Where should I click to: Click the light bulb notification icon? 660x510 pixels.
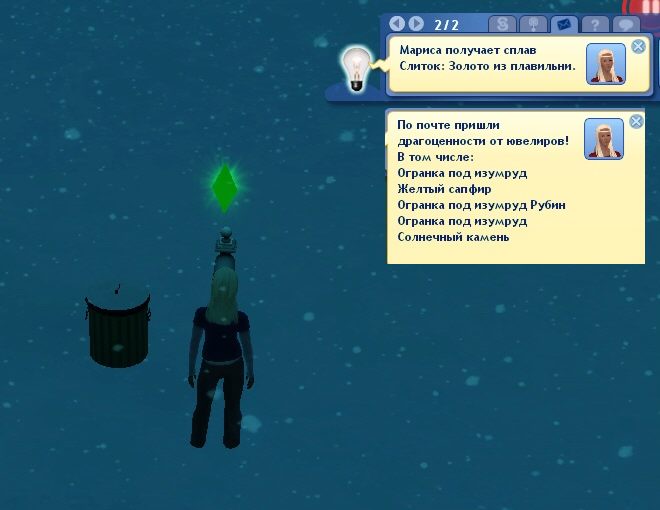353,69
